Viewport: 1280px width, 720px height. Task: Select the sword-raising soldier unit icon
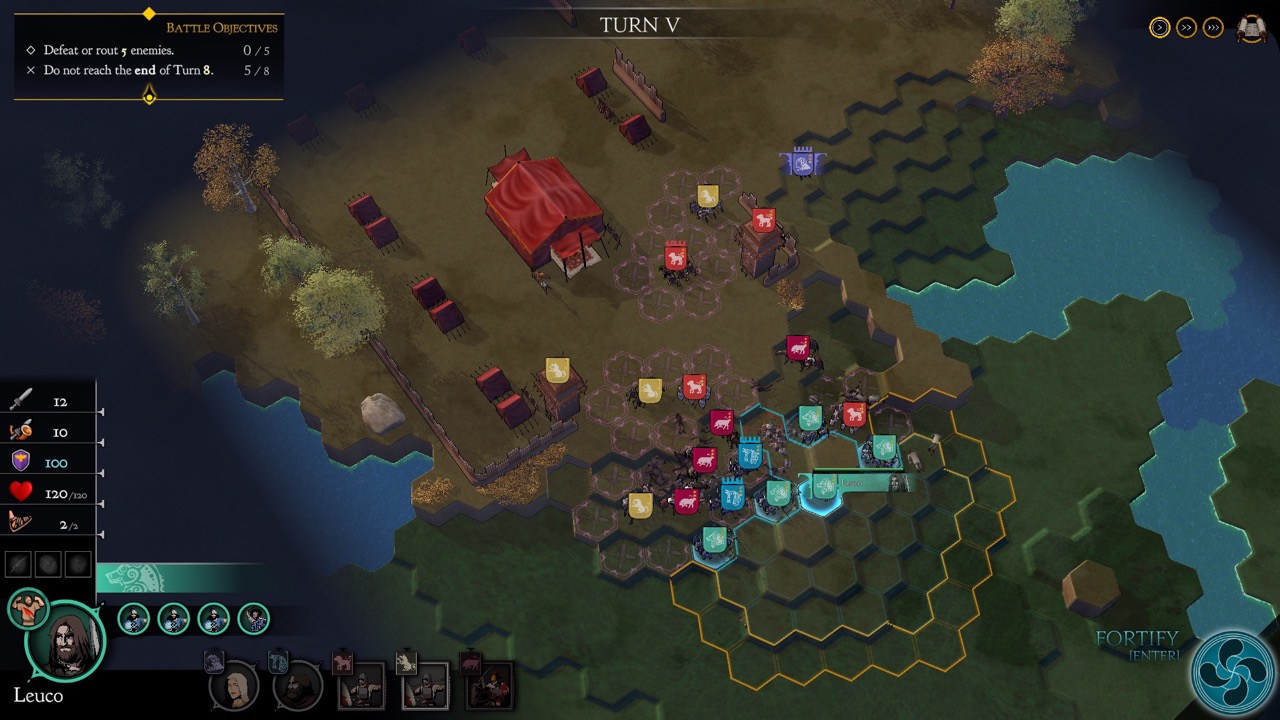[254, 619]
